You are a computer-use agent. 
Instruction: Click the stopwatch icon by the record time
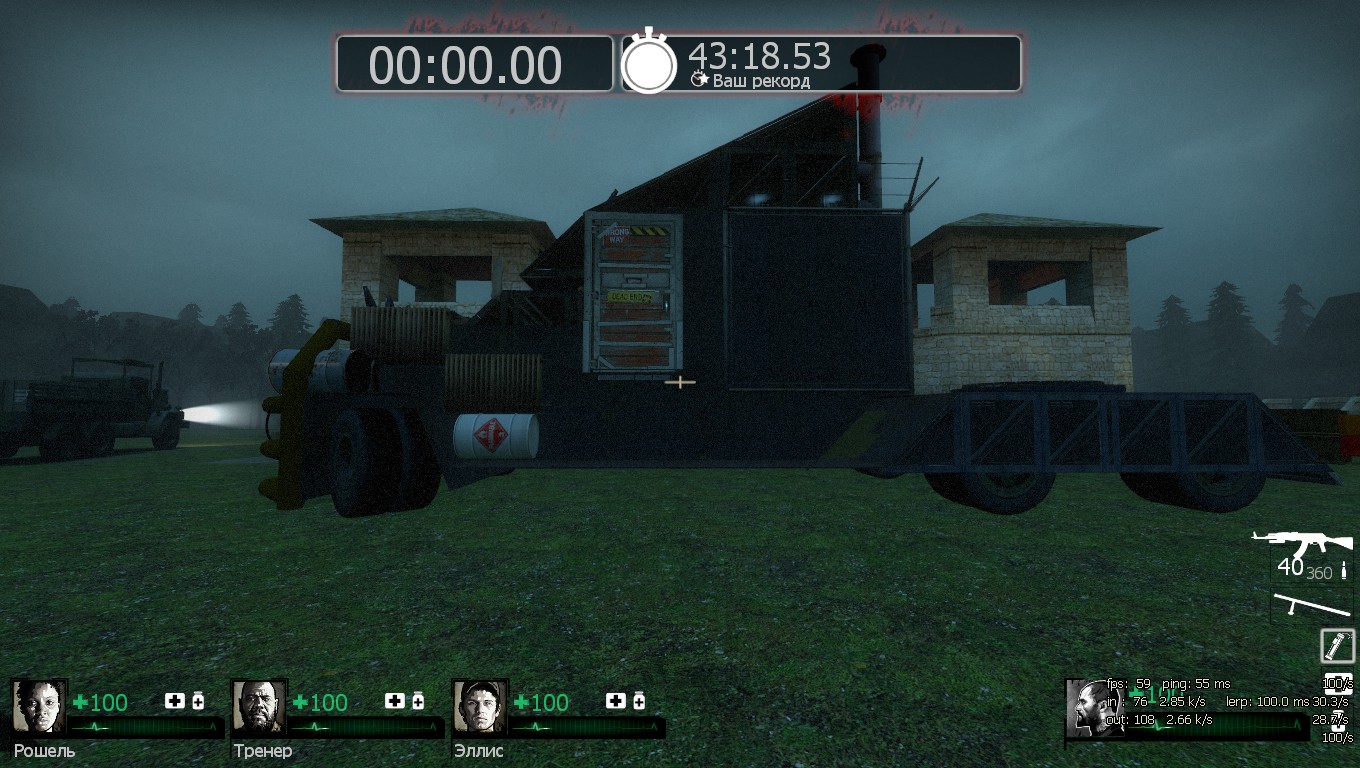coord(649,63)
